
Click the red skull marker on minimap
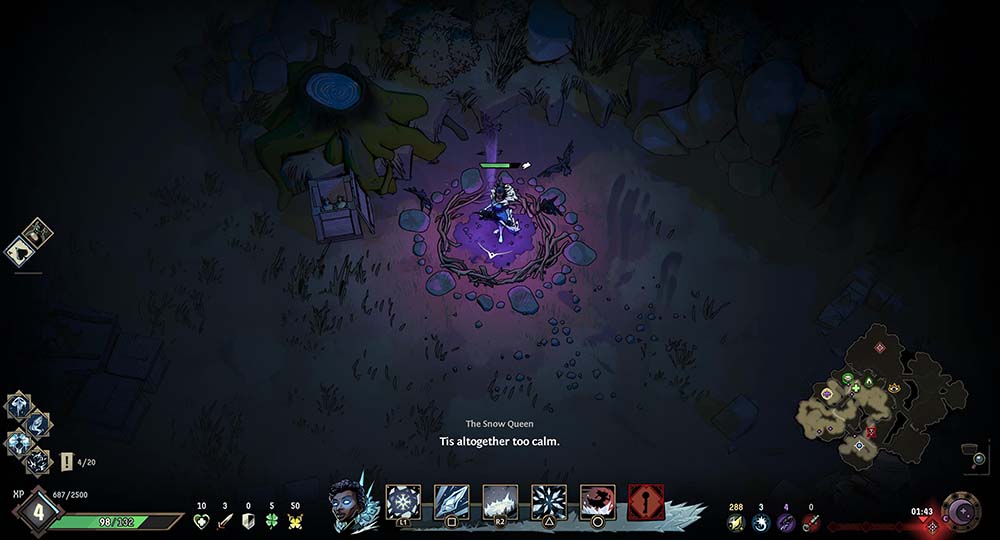point(871,431)
